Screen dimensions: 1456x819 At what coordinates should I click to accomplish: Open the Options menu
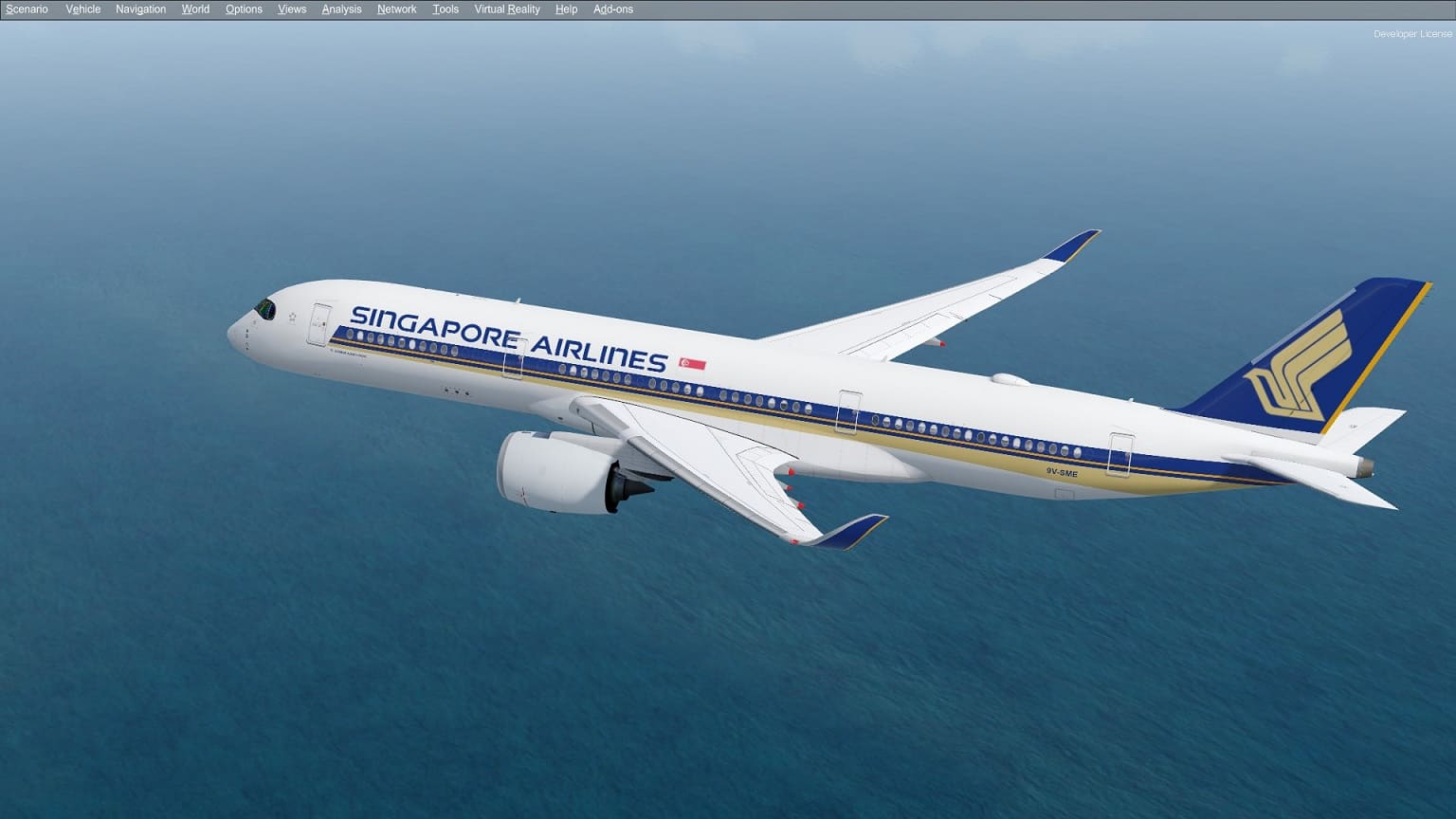(243, 9)
